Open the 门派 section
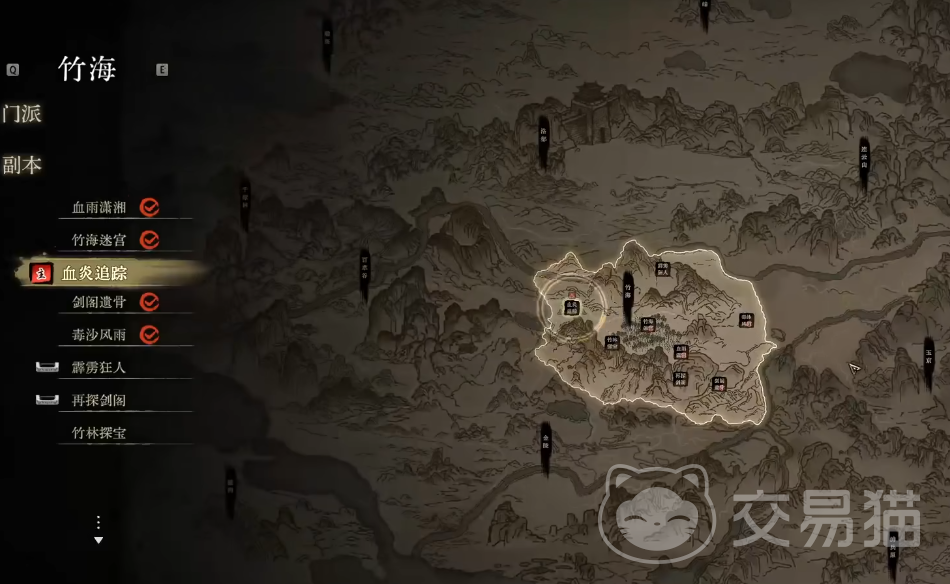Screen dimensions: 950x584 coord(21,114)
